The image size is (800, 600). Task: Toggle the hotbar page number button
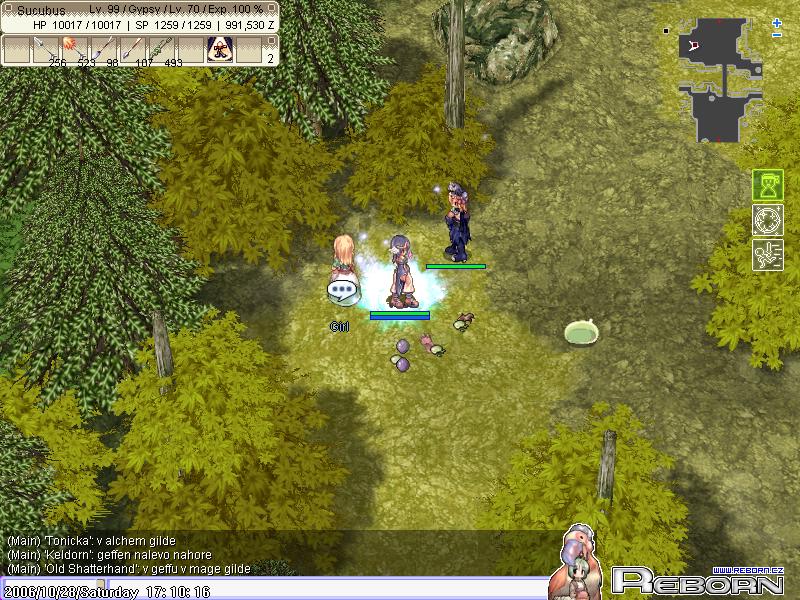click(269, 58)
